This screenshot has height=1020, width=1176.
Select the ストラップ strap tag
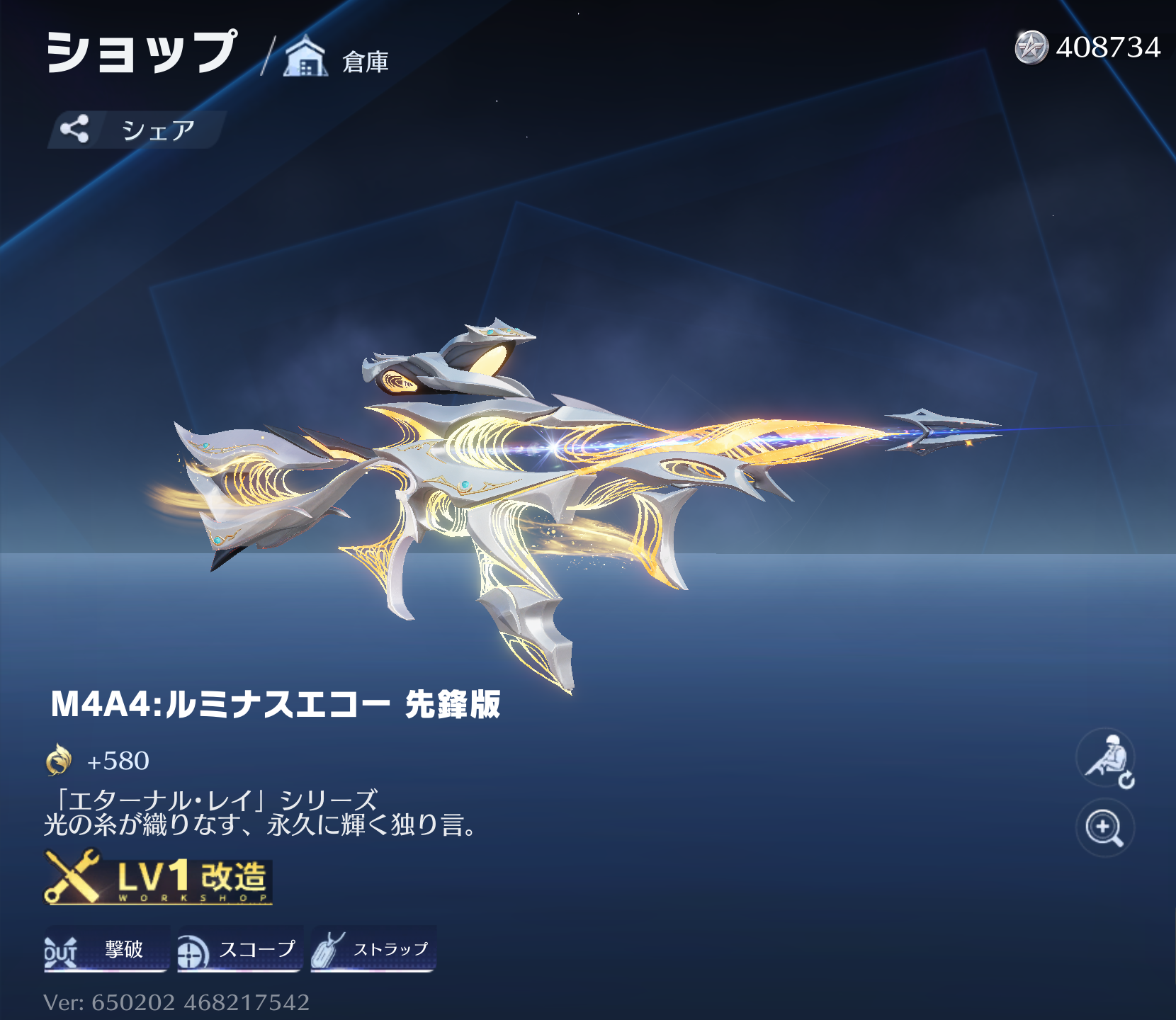click(373, 949)
